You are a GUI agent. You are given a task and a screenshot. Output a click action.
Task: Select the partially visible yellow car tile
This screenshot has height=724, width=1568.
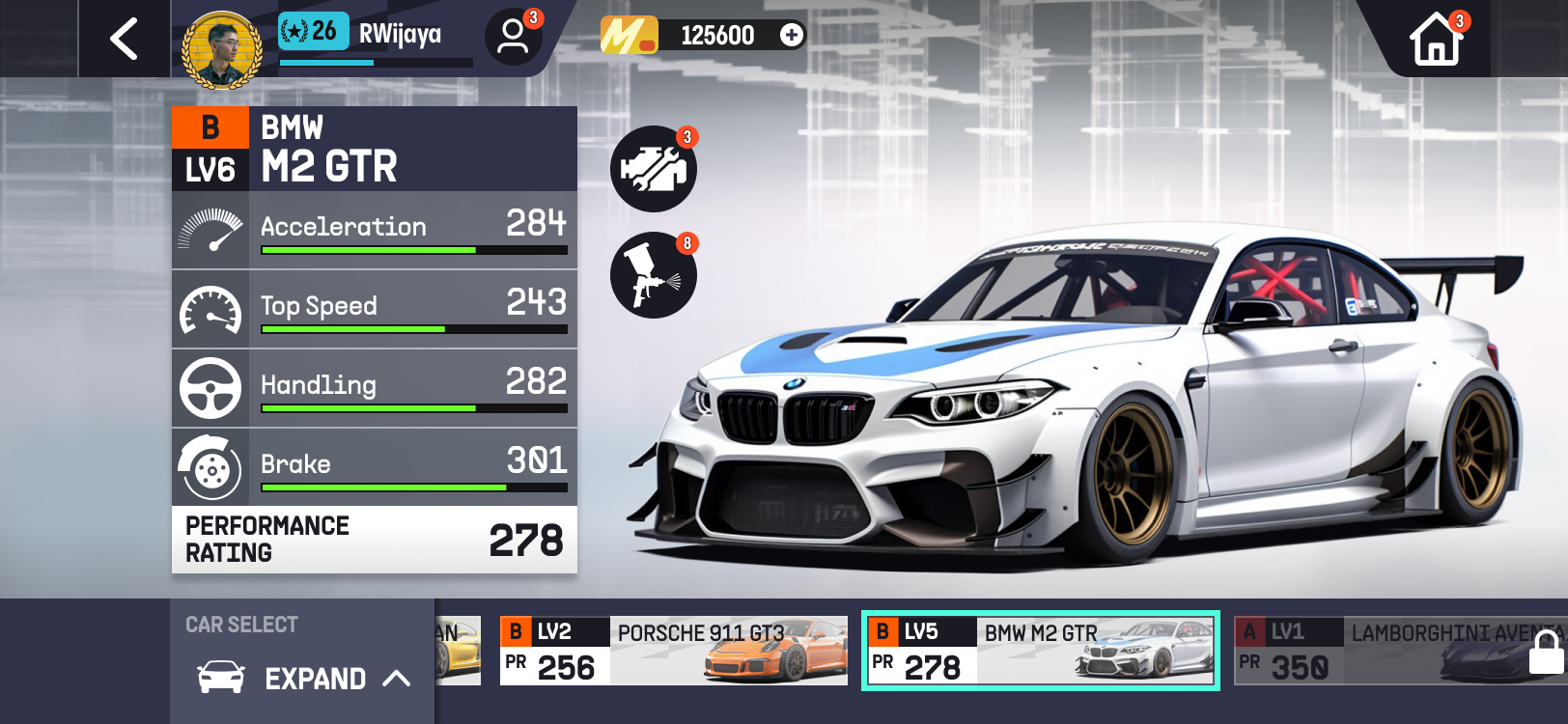458,651
